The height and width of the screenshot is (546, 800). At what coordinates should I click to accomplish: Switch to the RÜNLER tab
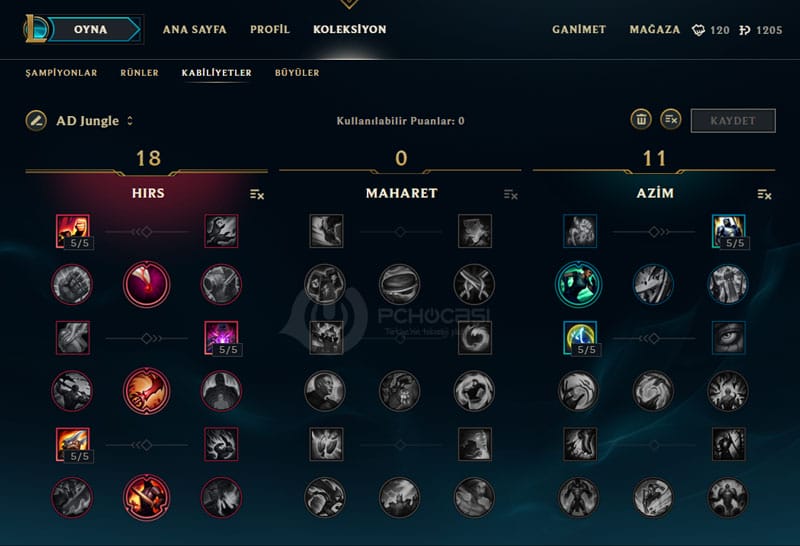pyautogui.click(x=139, y=73)
